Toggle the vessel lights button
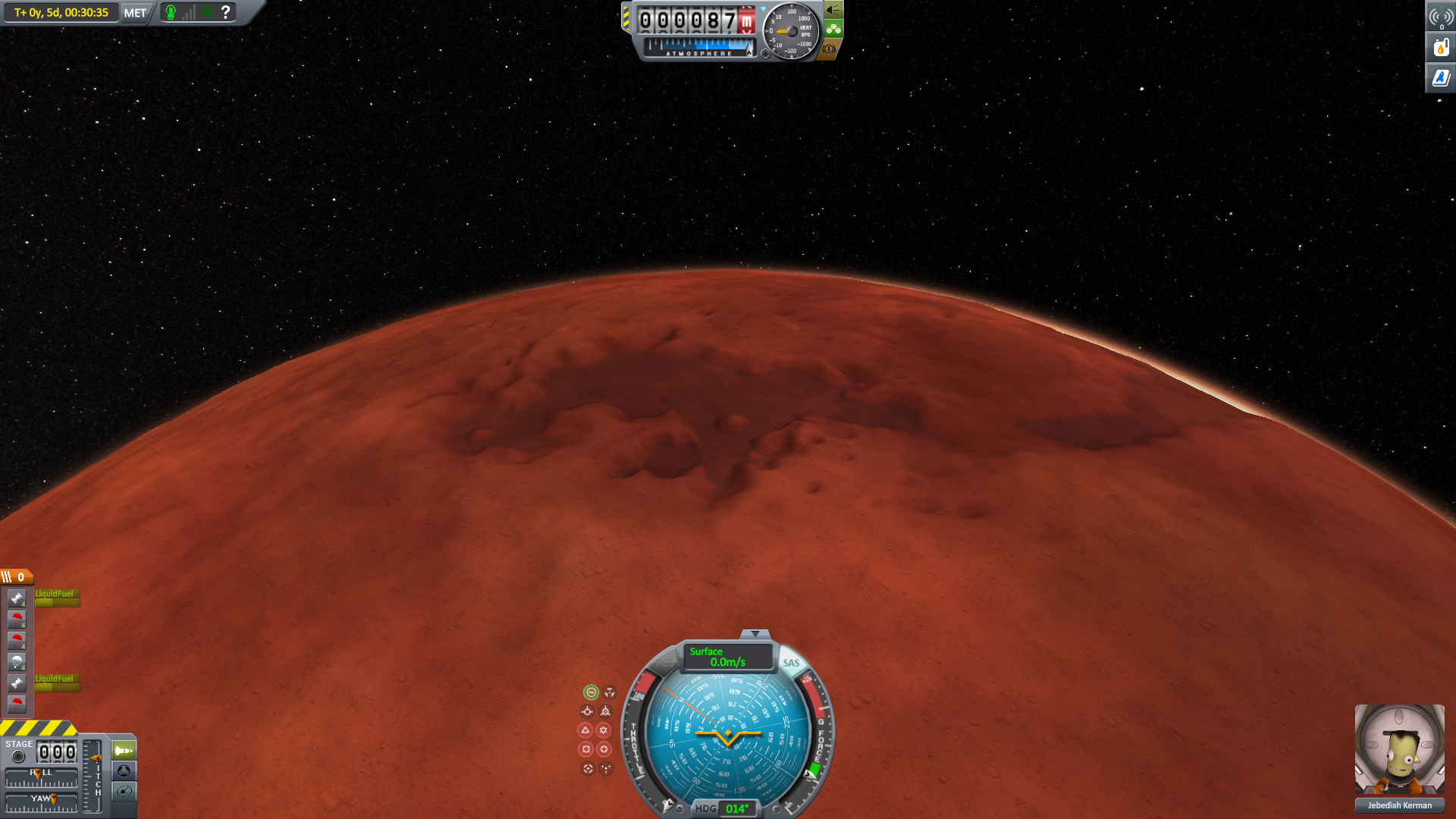This screenshot has width=1456, height=819. tap(833, 10)
